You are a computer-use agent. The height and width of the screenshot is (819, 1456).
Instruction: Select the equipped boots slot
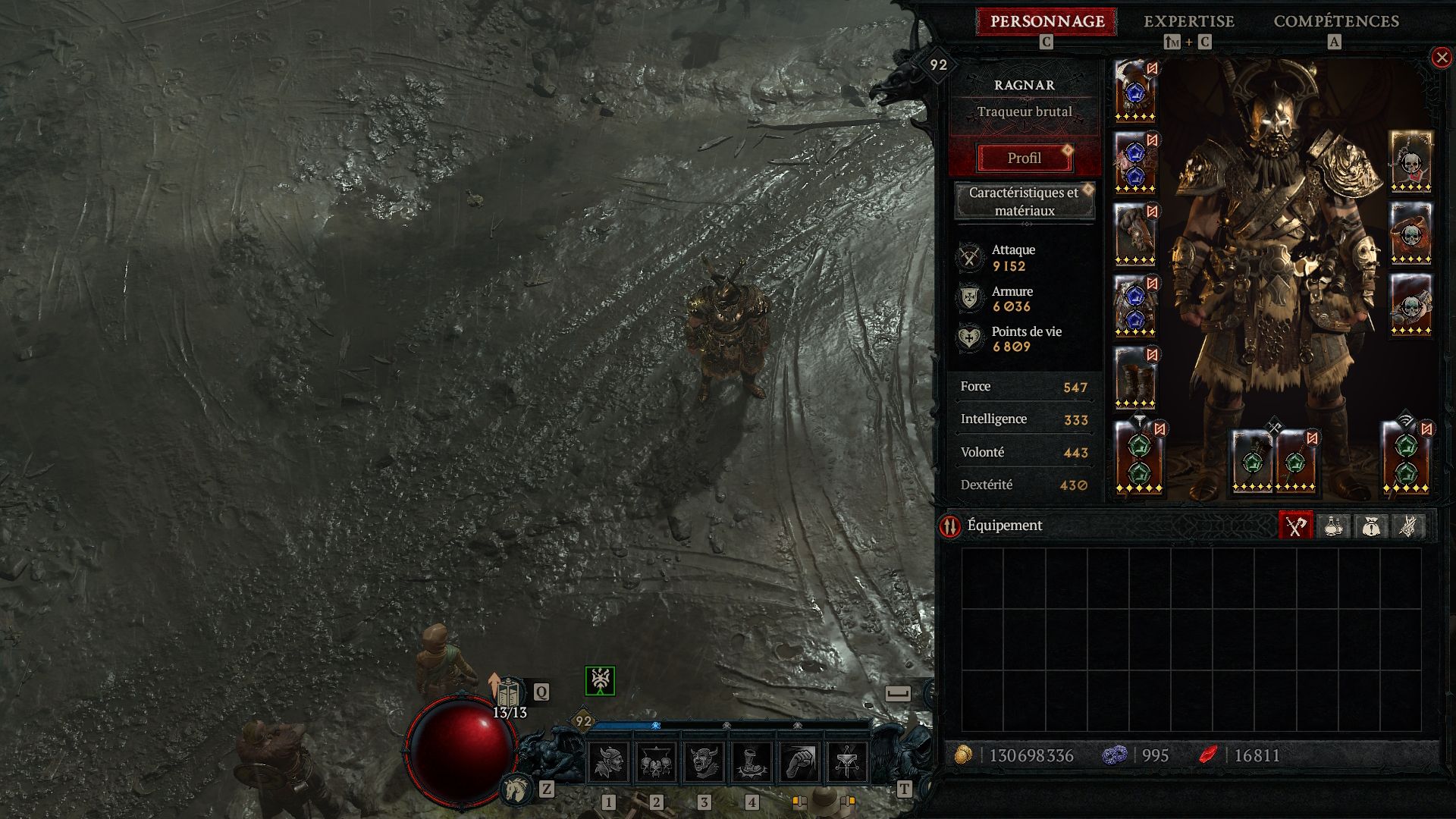click(x=1135, y=378)
